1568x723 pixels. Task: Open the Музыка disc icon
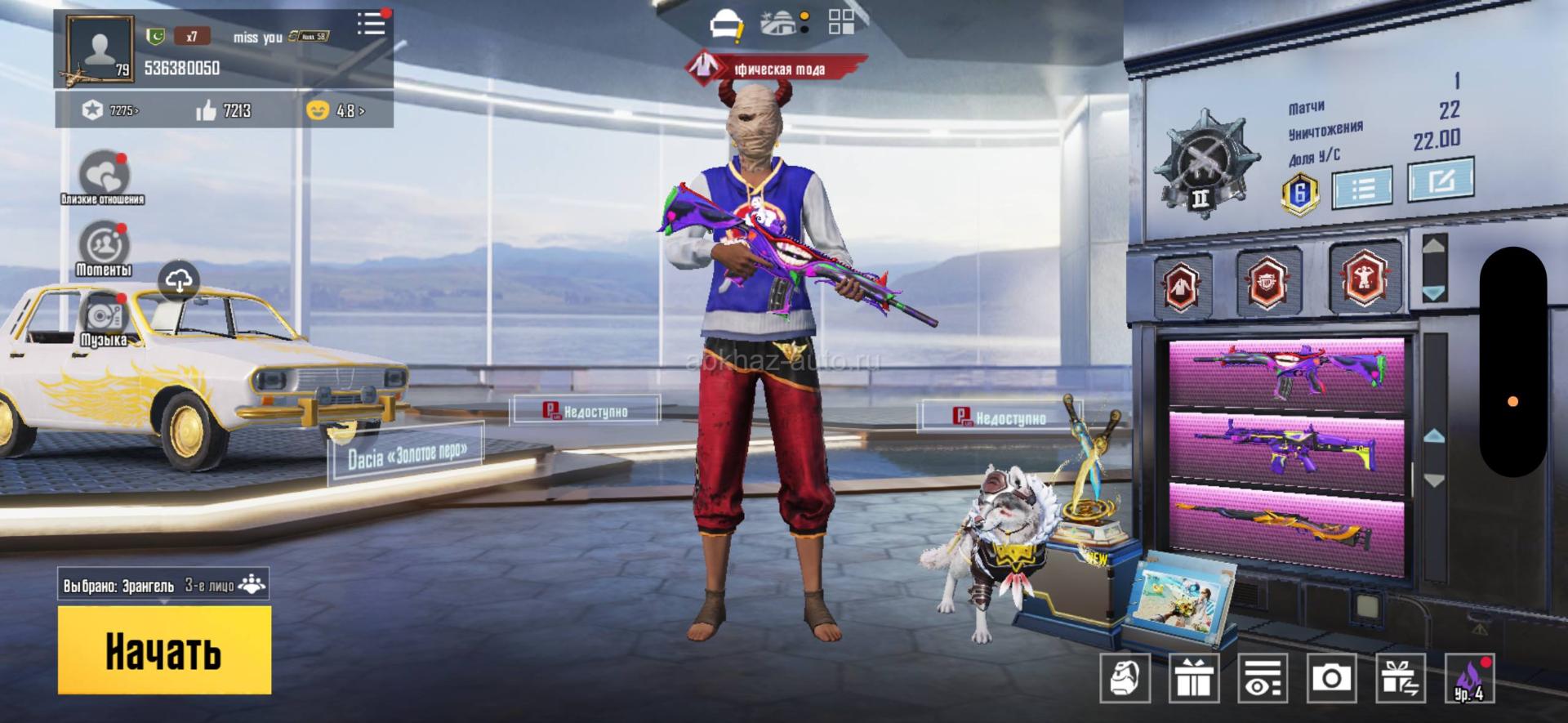click(x=104, y=316)
